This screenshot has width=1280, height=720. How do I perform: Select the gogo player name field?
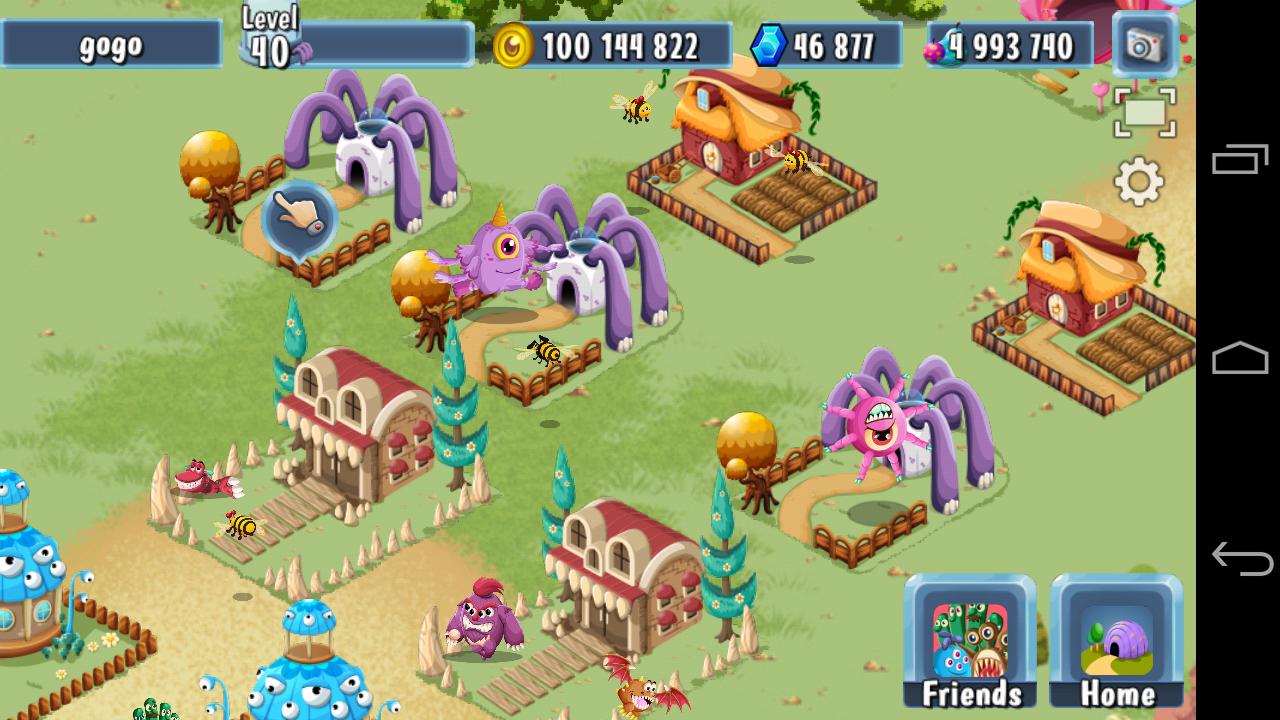point(110,44)
